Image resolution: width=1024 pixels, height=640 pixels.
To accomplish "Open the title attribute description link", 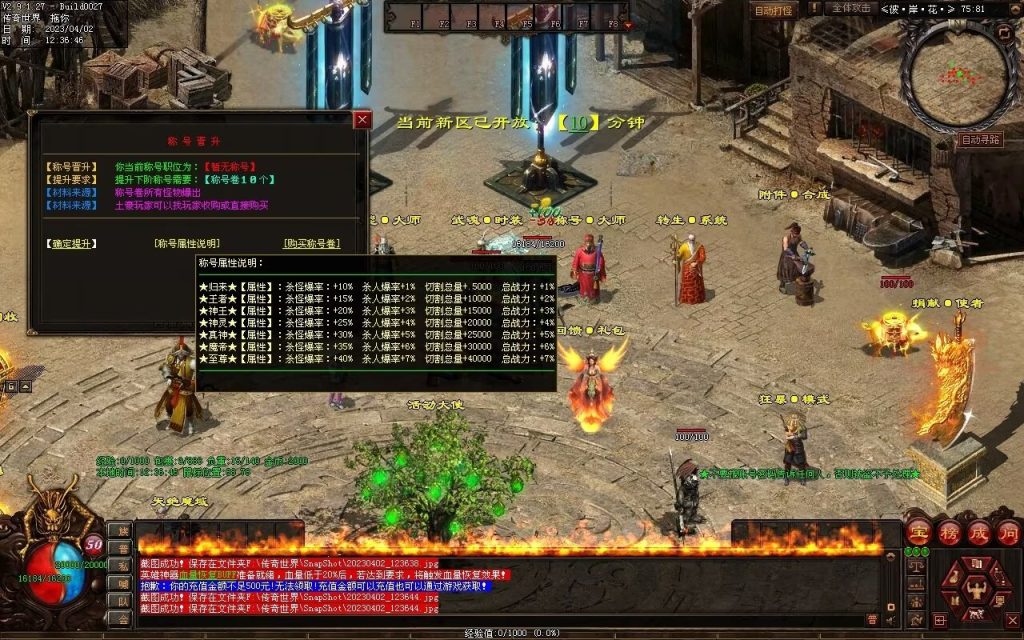I will click(x=187, y=243).
